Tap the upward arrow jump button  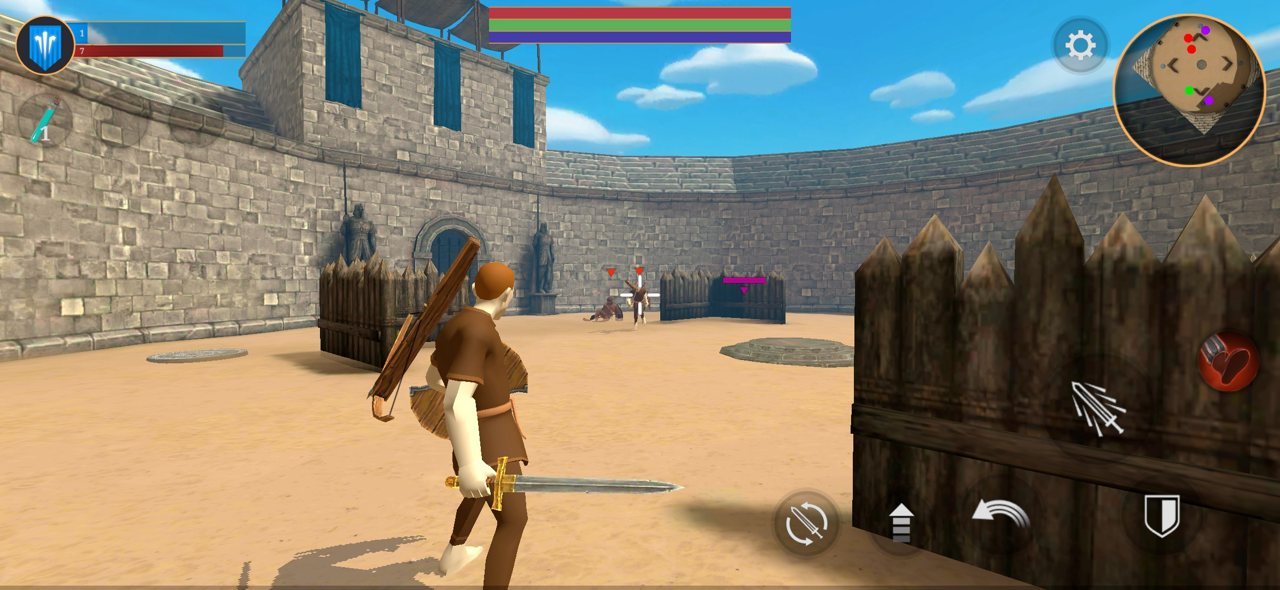coord(901,523)
